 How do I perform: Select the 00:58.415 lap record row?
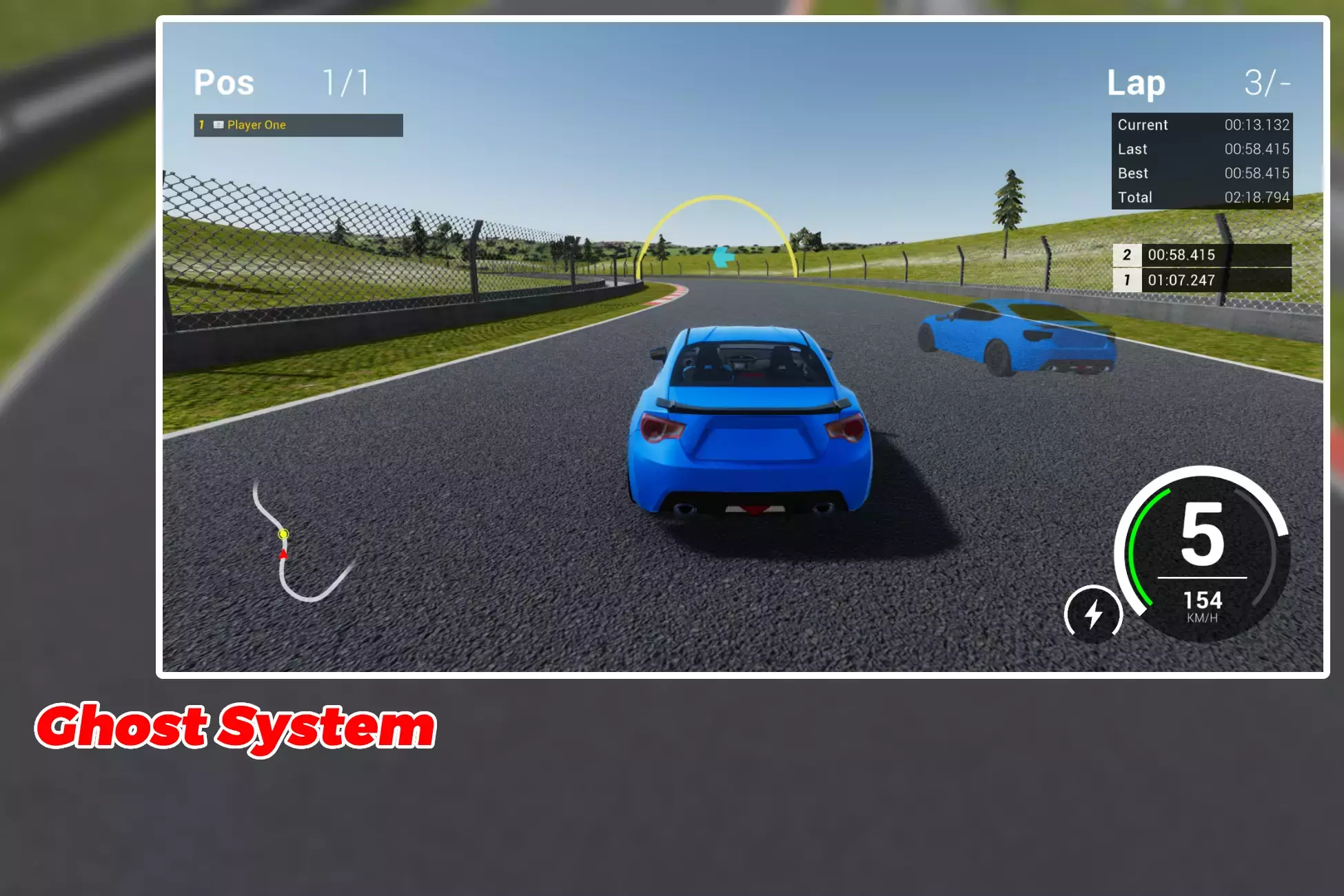pyautogui.click(x=1201, y=255)
